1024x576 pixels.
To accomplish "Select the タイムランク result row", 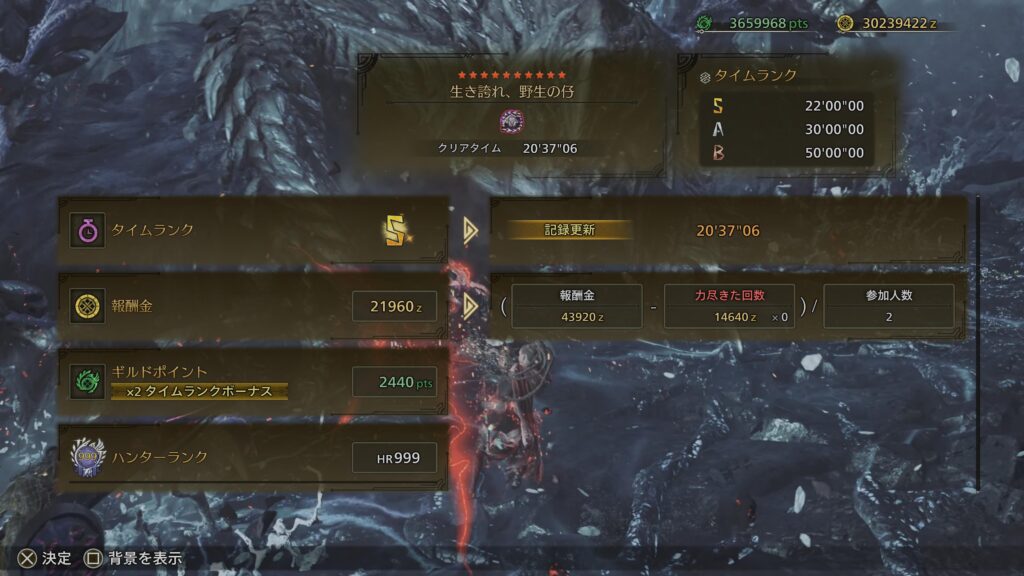I will pyautogui.click(x=254, y=231).
